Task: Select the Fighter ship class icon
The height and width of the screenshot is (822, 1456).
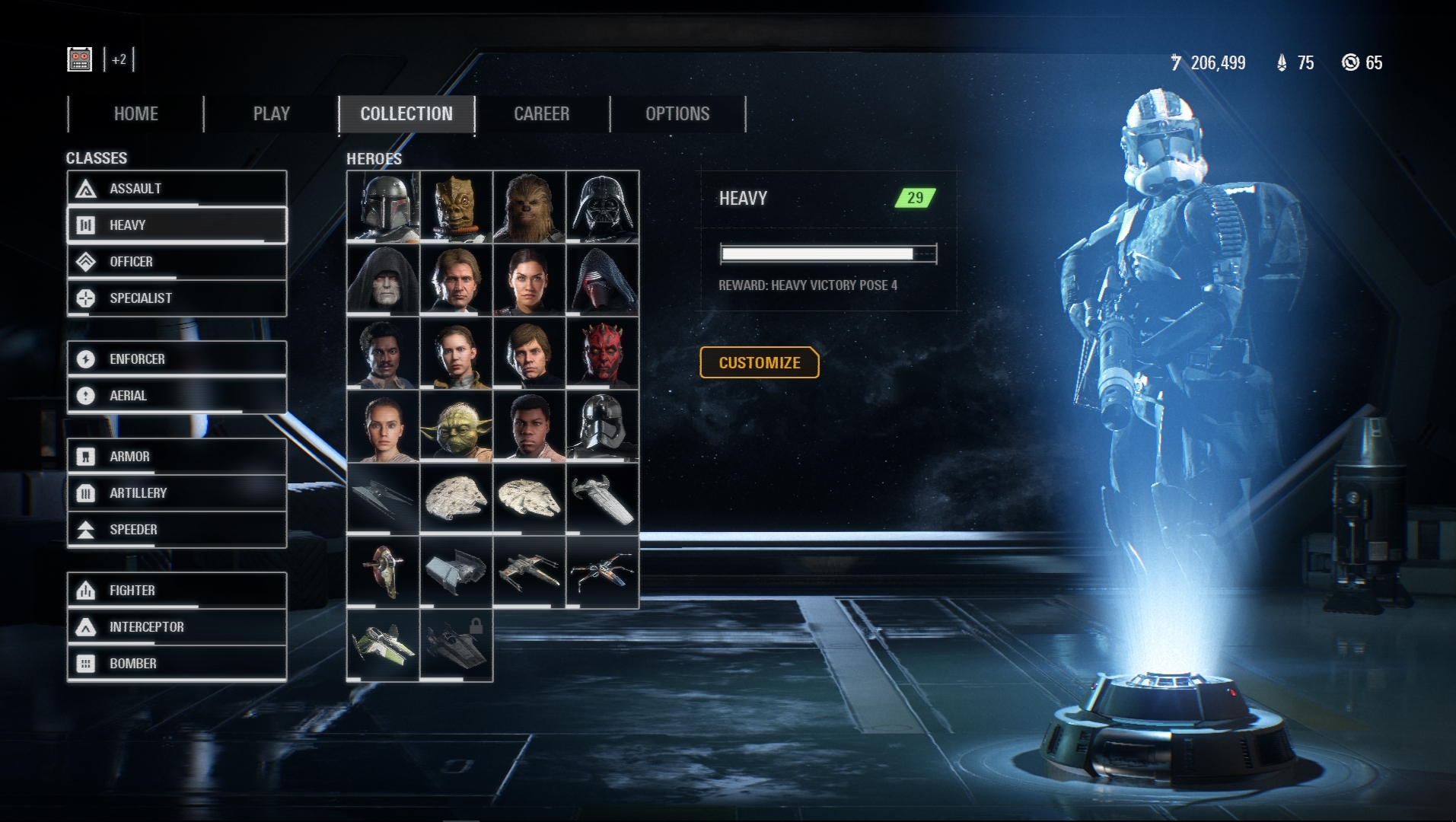Action: 84,590
